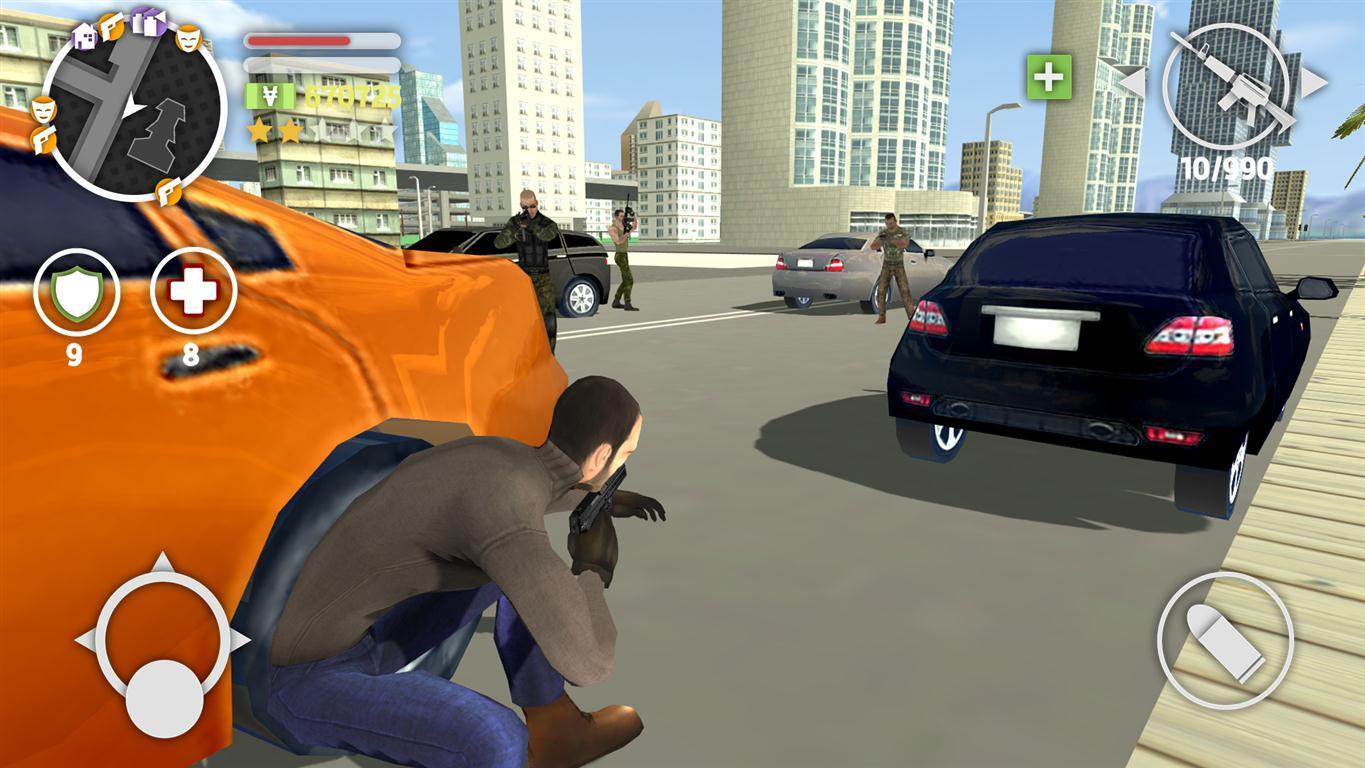Select the pistol shop marker atop the minimap
Image resolution: width=1365 pixels, height=768 pixels.
click(x=111, y=26)
